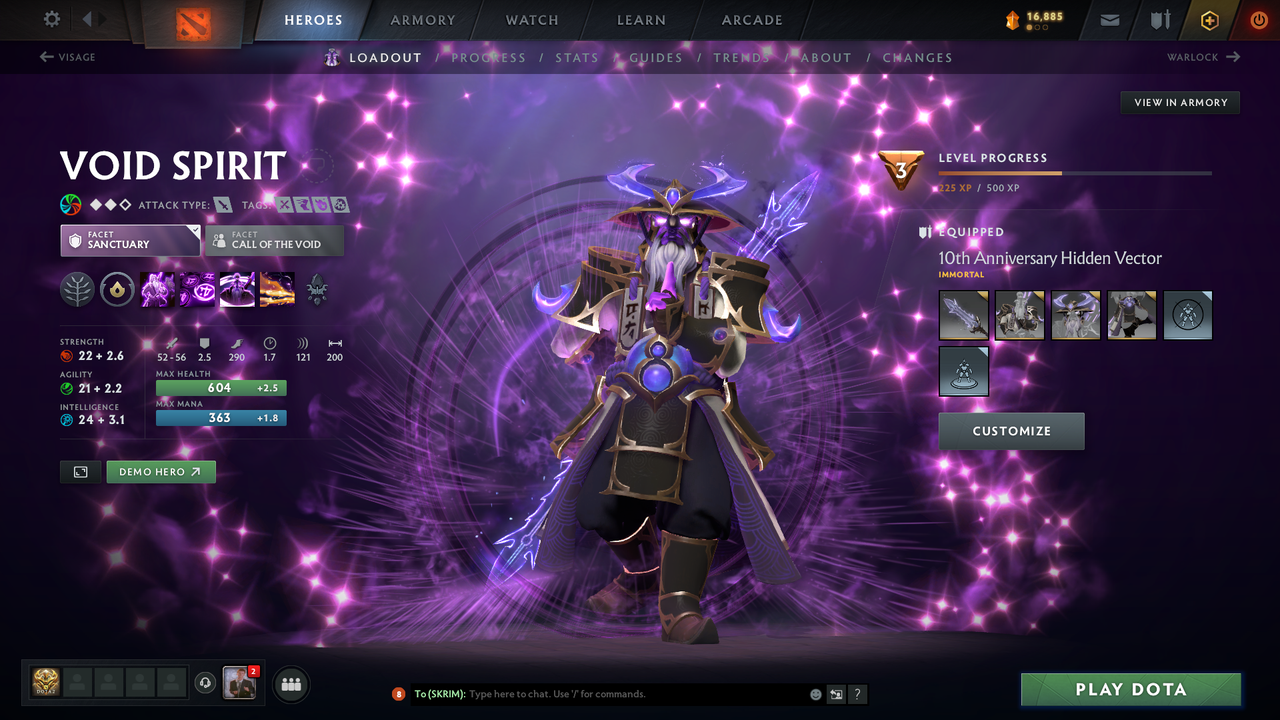The width and height of the screenshot is (1280, 720).
Task: Open the mail notifications icon
Action: pos(1108,20)
